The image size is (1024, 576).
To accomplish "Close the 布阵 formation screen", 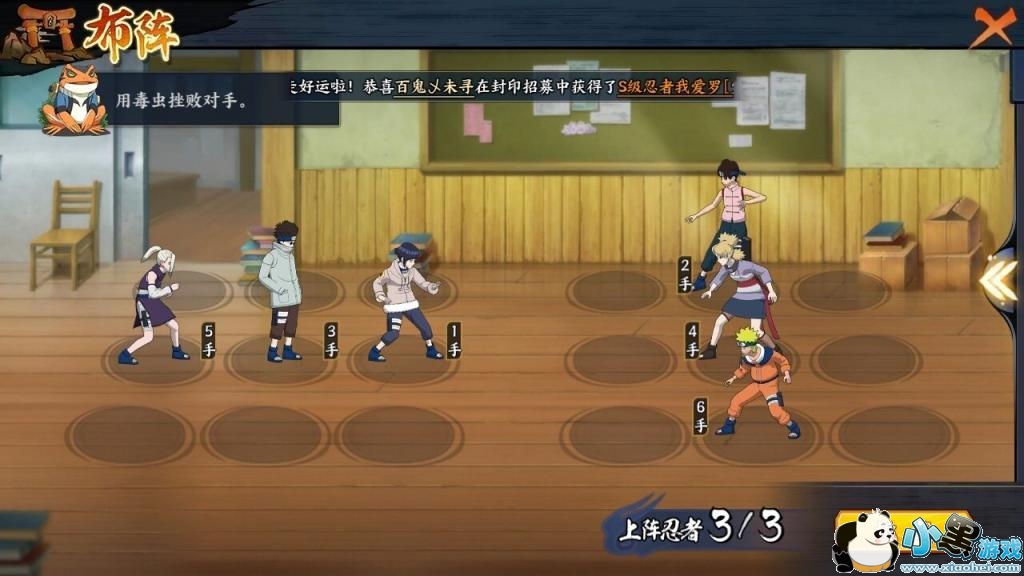I will coord(991,27).
